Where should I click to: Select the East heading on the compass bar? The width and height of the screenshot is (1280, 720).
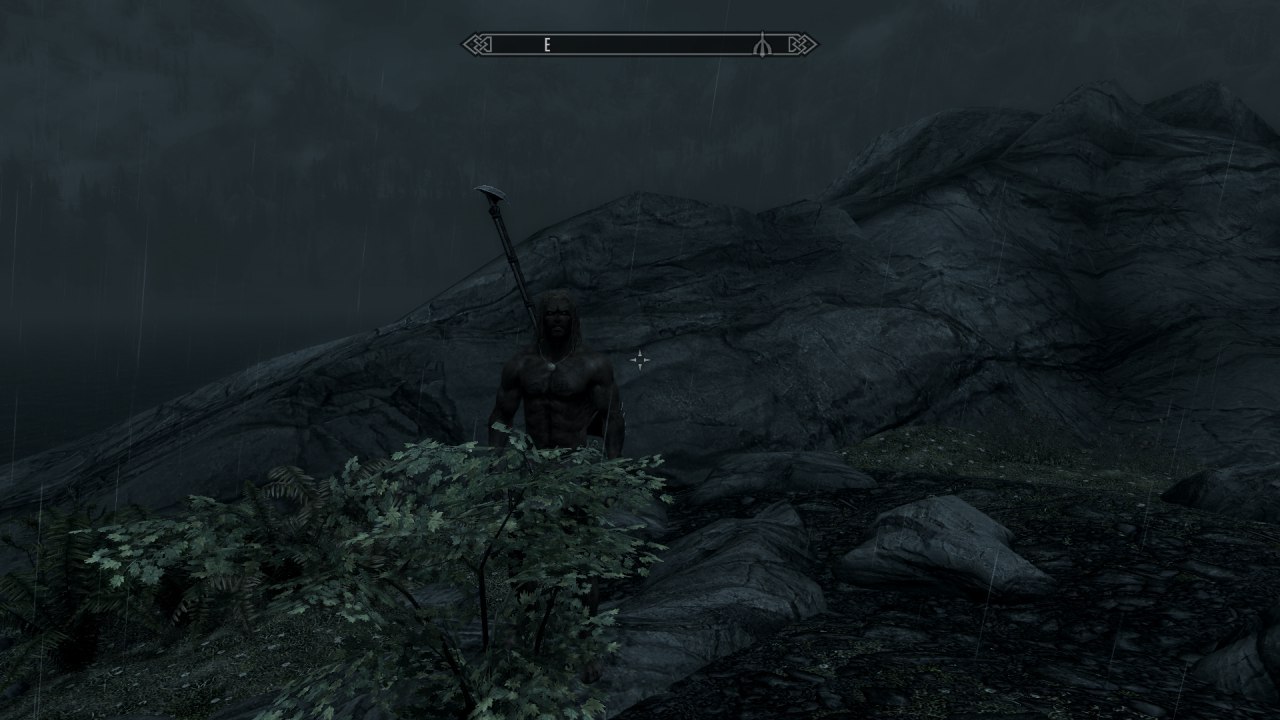pyautogui.click(x=547, y=45)
